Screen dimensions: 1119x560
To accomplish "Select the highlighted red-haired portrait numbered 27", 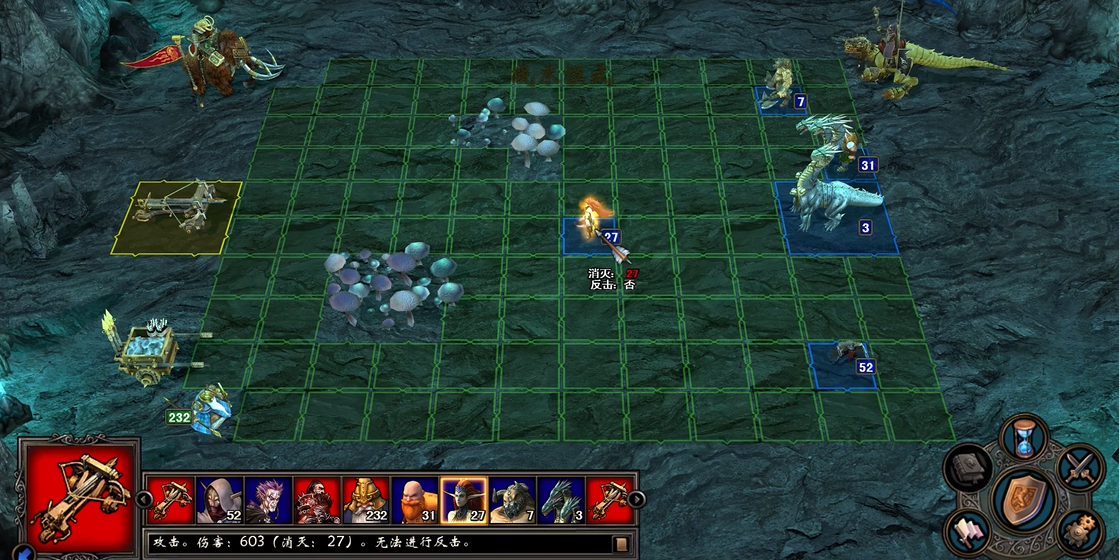I will 463,500.
